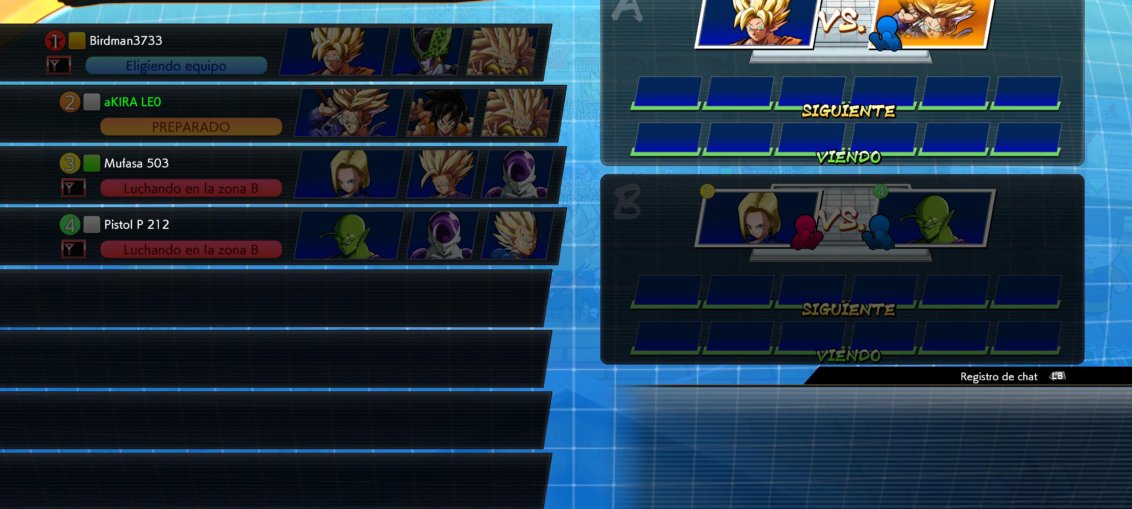The width and height of the screenshot is (1132, 509).
Task: Click the Eligiendo equipo status label
Action: 176,66
